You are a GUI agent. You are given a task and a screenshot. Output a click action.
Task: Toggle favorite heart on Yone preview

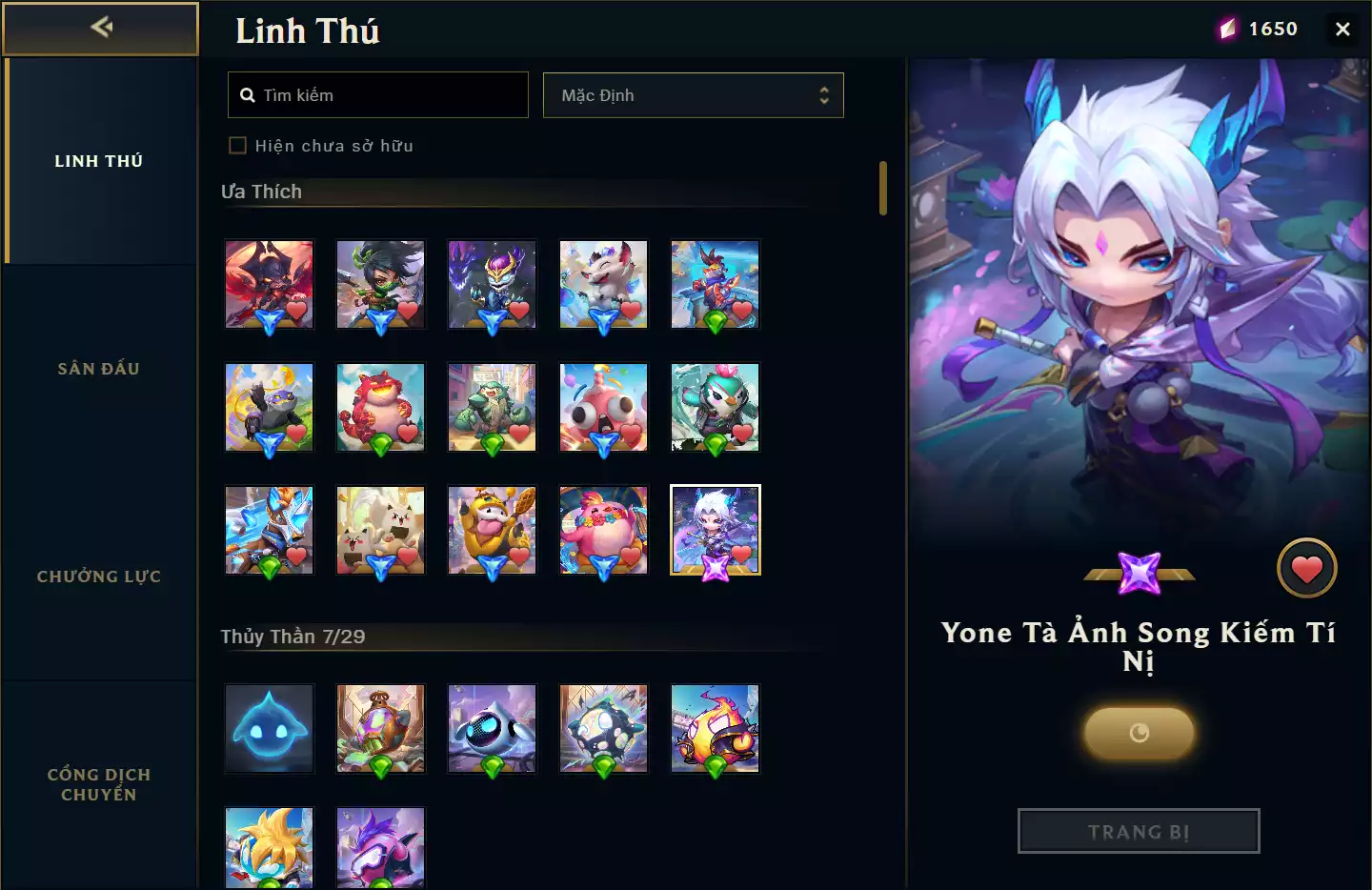(1306, 569)
